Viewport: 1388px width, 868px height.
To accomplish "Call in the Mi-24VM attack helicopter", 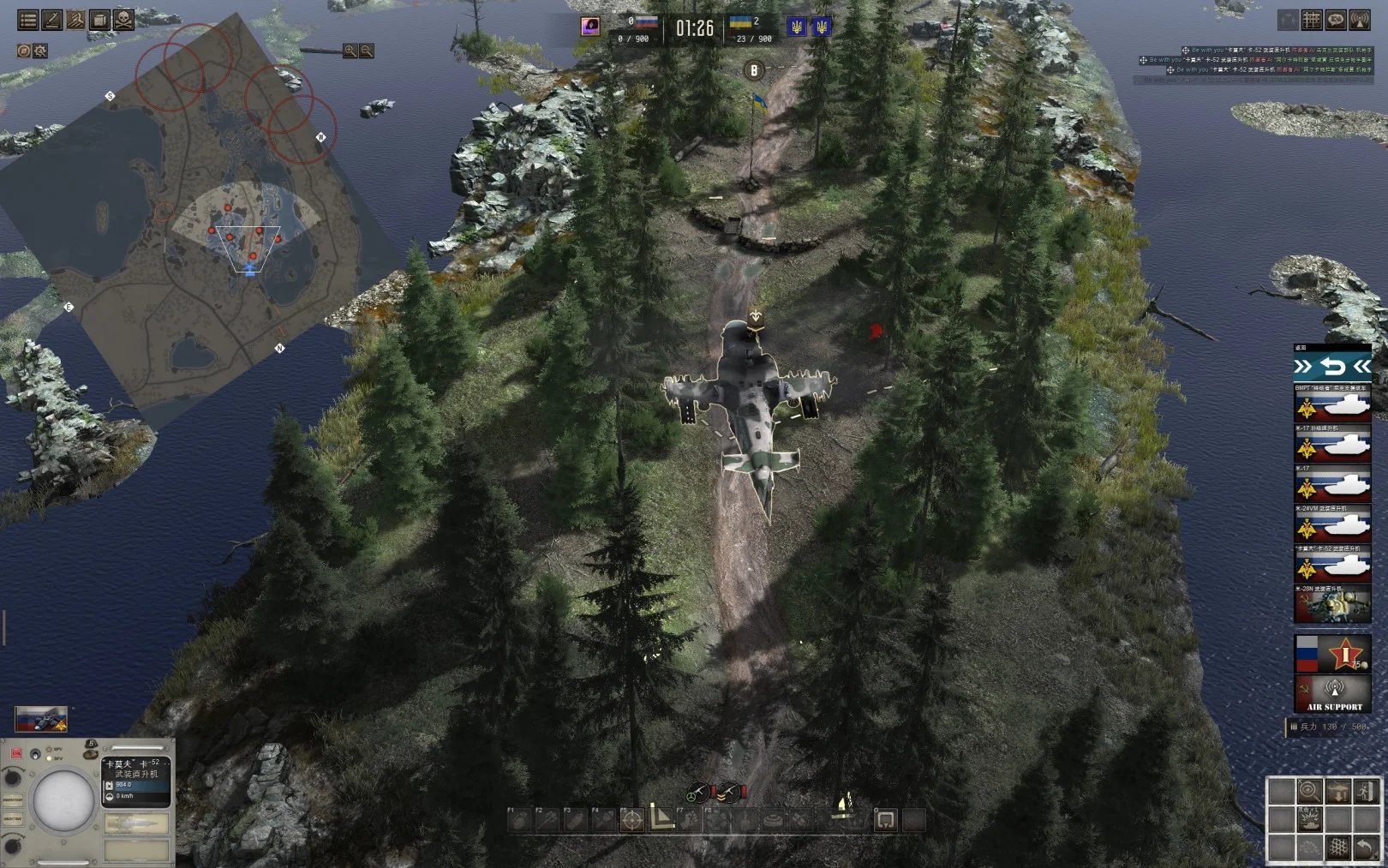I will click(1332, 524).
